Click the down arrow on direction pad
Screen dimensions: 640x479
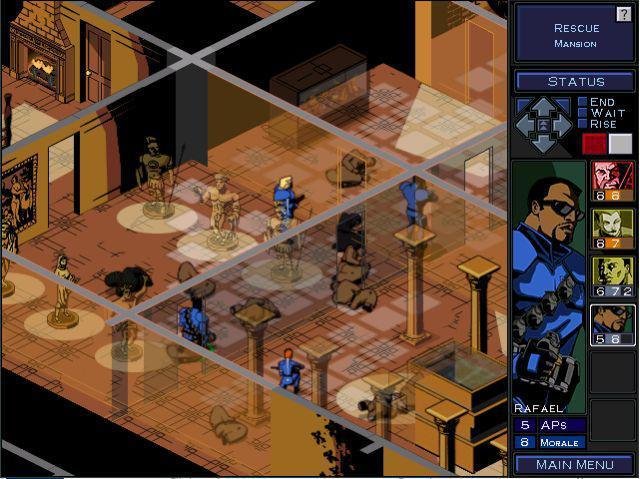pos(544,145)
